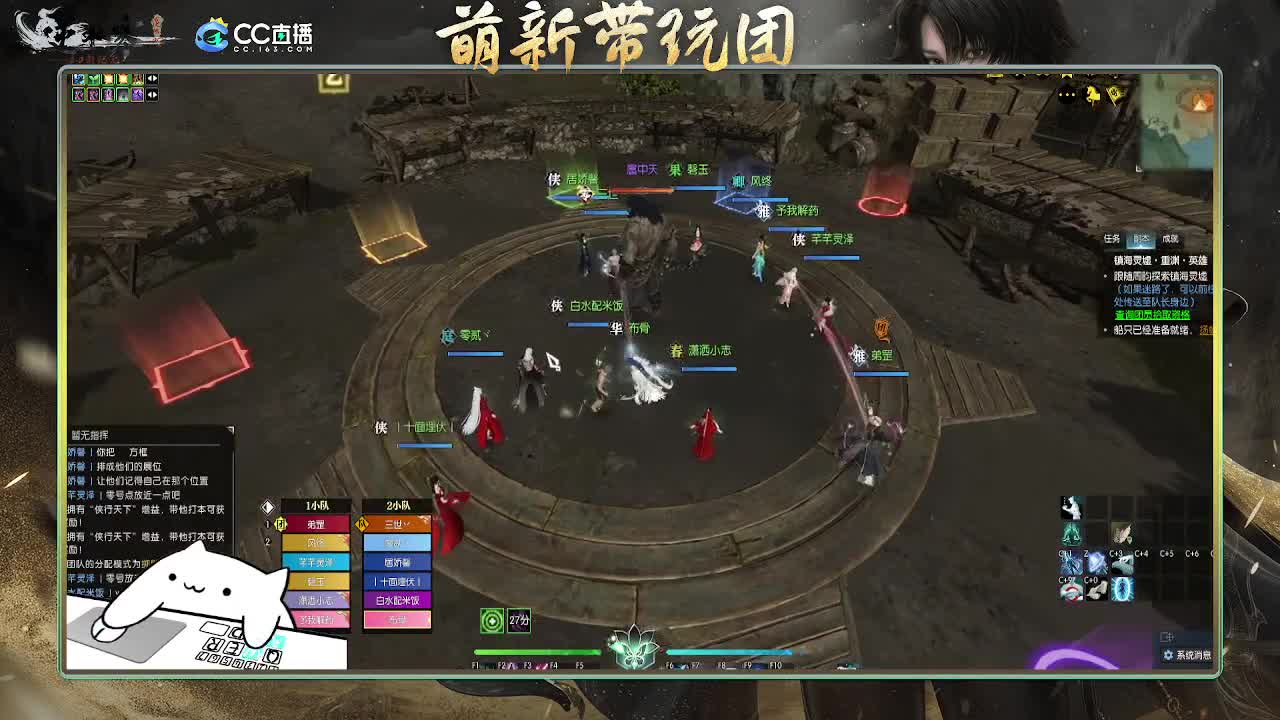Collapse the top buff row using its arrow control
Image resolution: width=1280 pixels, height=720 pixels.
point(151,78)
